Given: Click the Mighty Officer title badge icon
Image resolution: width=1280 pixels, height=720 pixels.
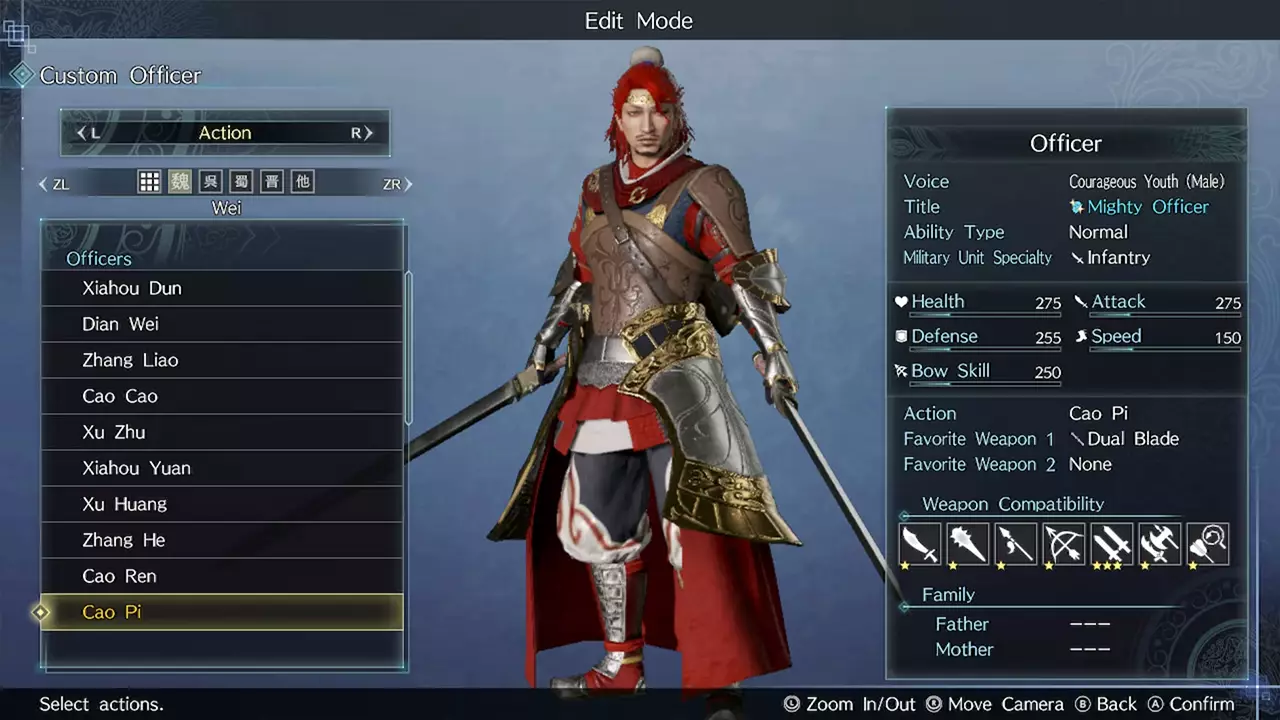Looking at the screenshot, I should click(x=1079, y=207).
